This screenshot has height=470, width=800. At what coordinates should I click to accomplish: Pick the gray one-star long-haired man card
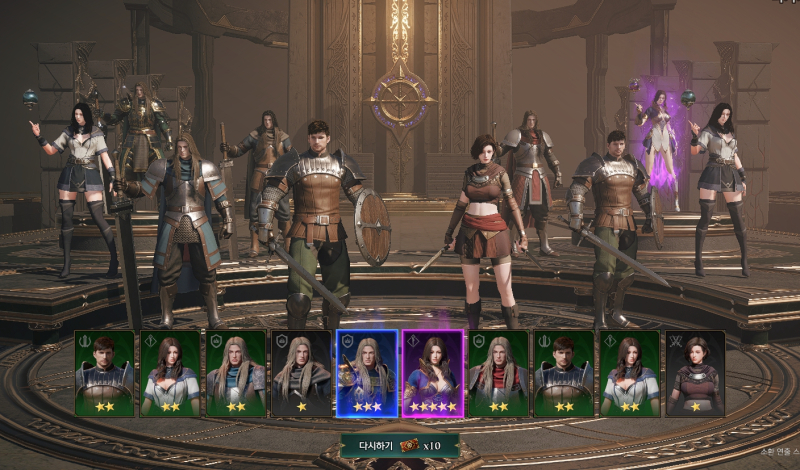point(301,373)
